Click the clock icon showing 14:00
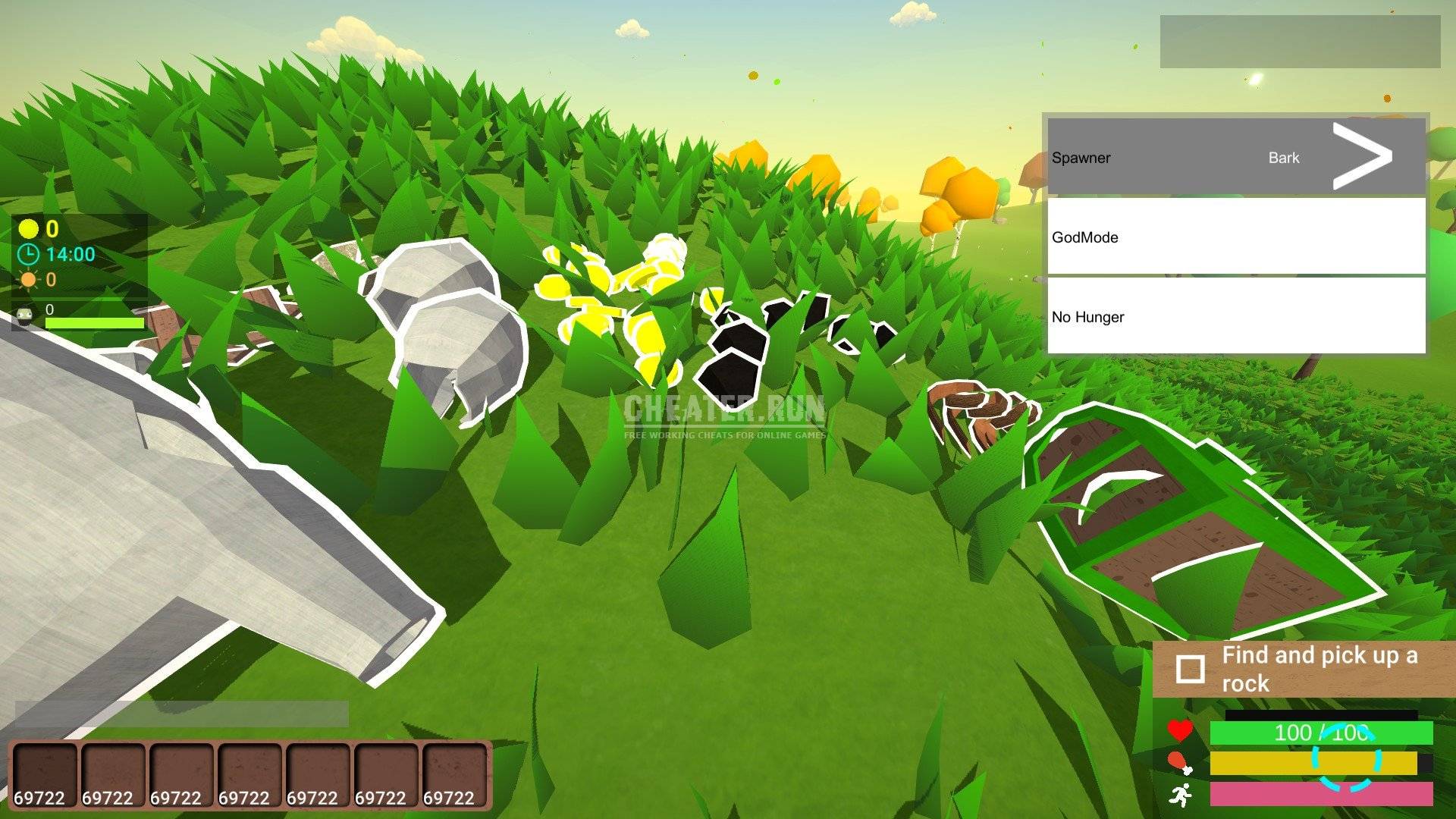The height and width of the screenshot is (819, 1456). 29,256
